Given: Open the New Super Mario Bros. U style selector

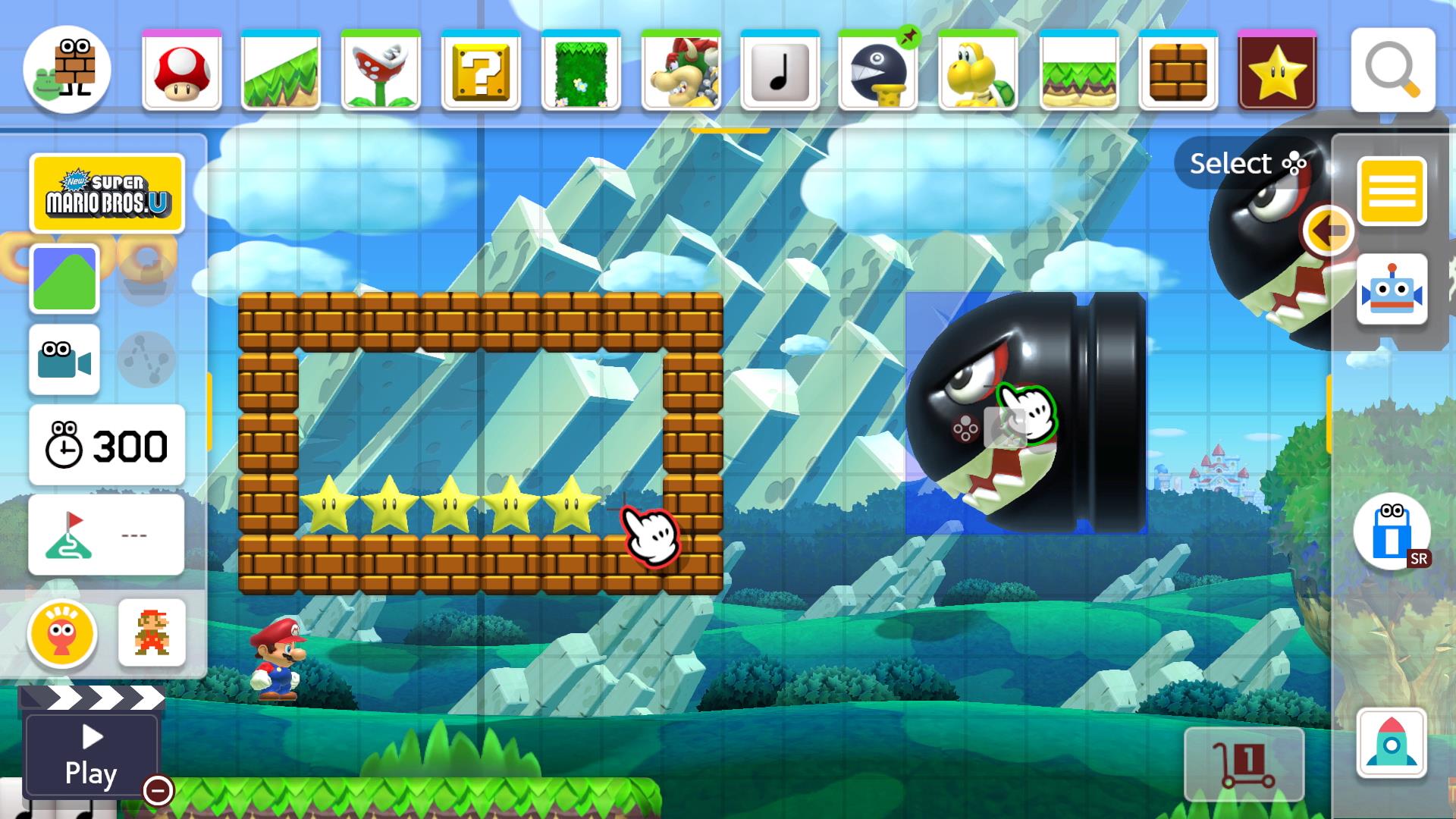Looking at the screenshot, I should (x=106, y=193).
